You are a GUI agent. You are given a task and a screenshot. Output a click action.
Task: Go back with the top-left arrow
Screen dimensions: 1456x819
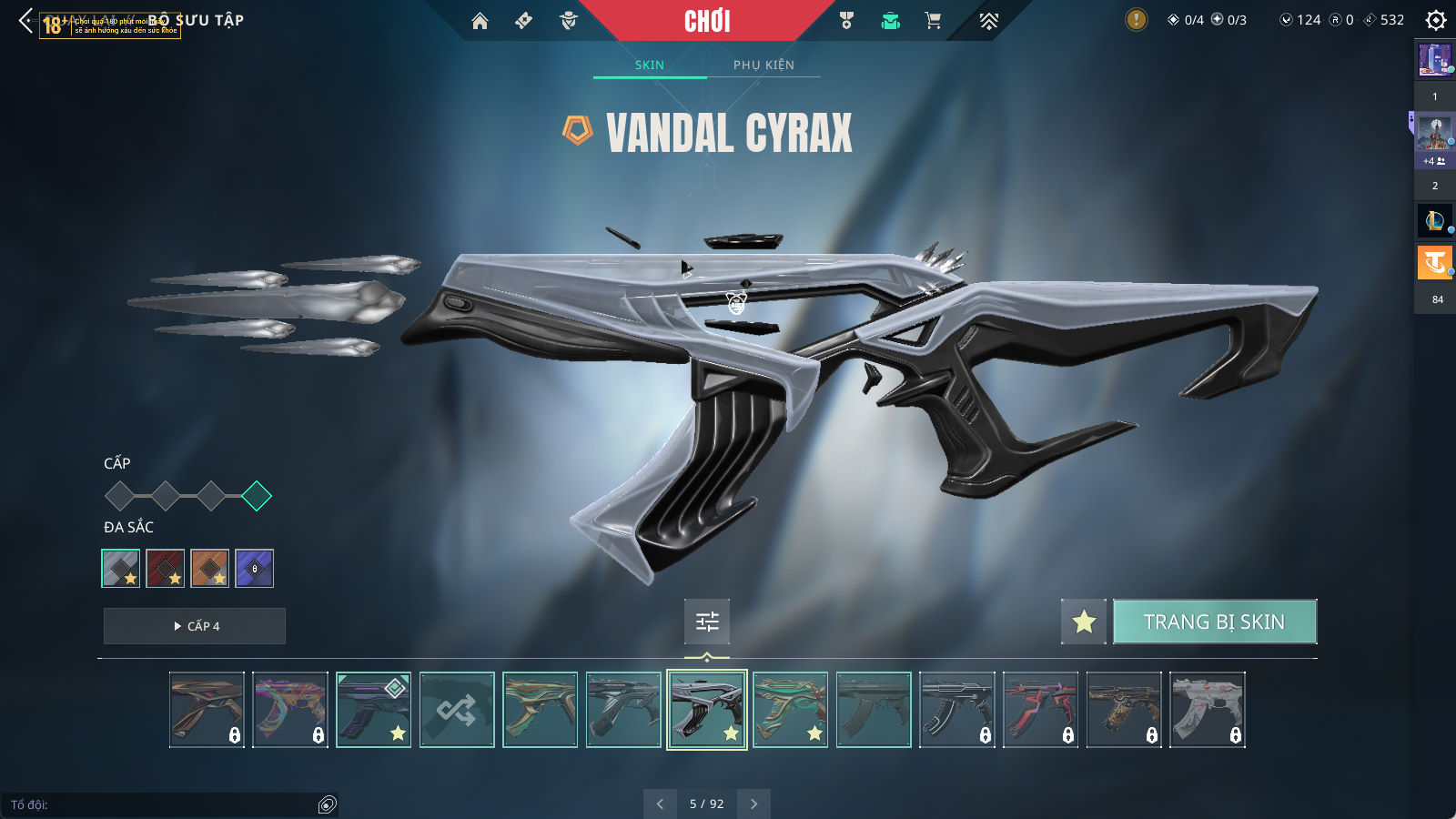pyautogui.click(x=25, y=20)
